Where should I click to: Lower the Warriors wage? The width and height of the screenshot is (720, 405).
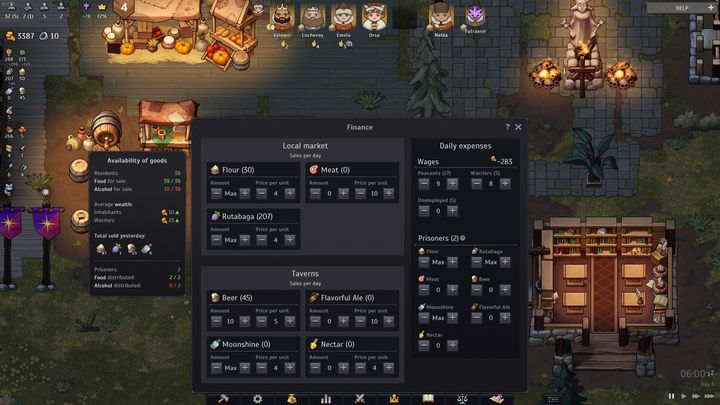[x=474, y=183]
